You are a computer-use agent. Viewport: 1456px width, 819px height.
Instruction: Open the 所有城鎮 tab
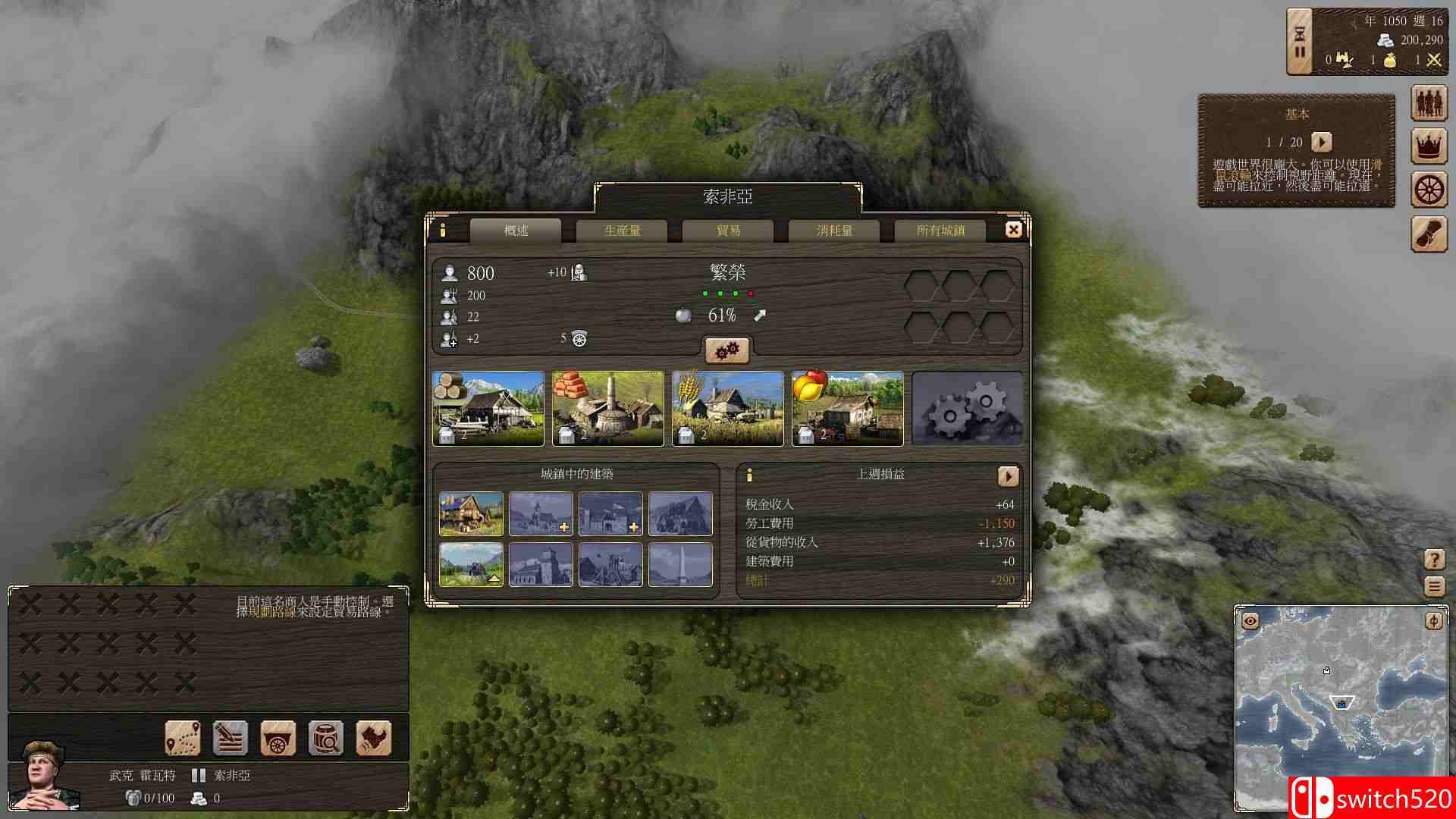pyautogui.click(x=940, y=230)
